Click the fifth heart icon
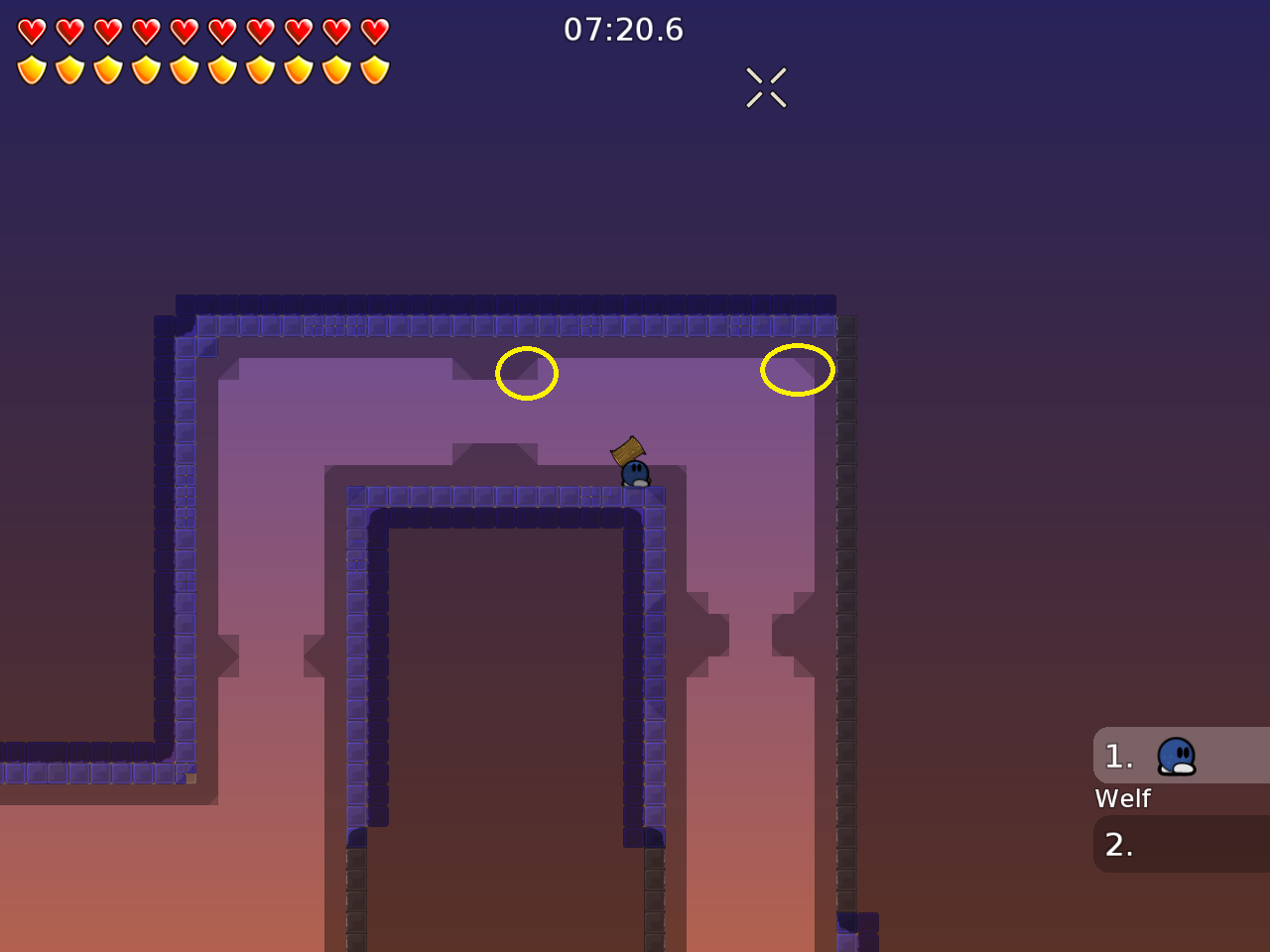 183,30
